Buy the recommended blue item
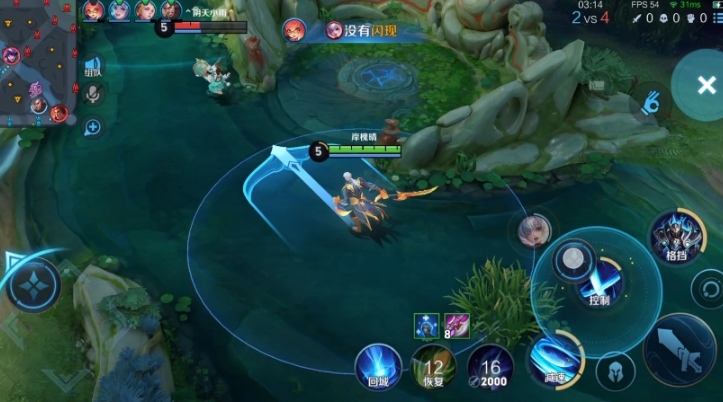 [426, 325]
